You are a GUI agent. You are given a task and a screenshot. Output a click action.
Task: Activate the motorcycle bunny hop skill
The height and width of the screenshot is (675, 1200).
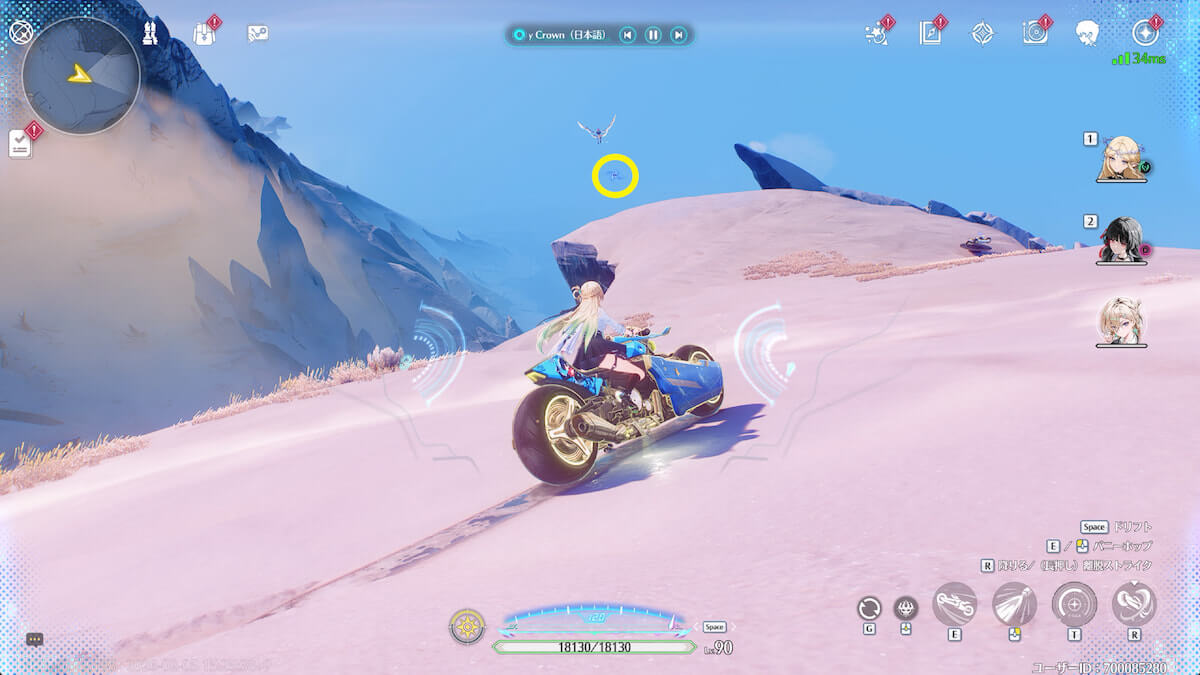[954, 604]
